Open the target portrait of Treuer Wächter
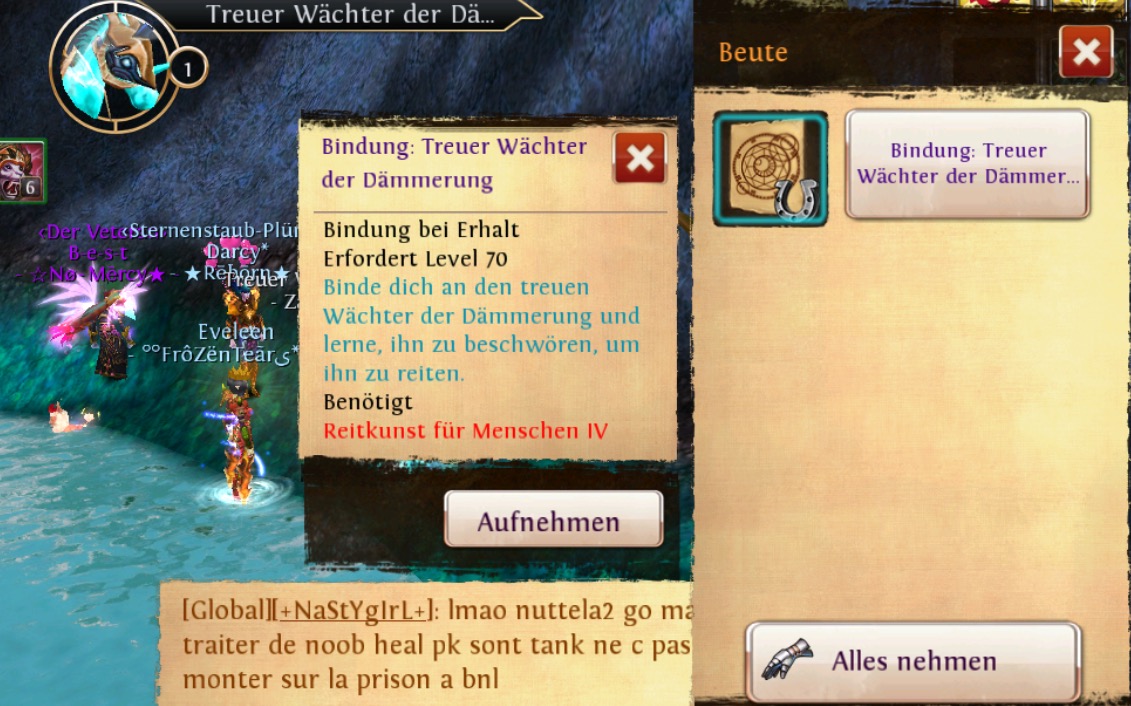This screenshot has height=706, width=1131. pyautogui.click(x=112, y=66)
